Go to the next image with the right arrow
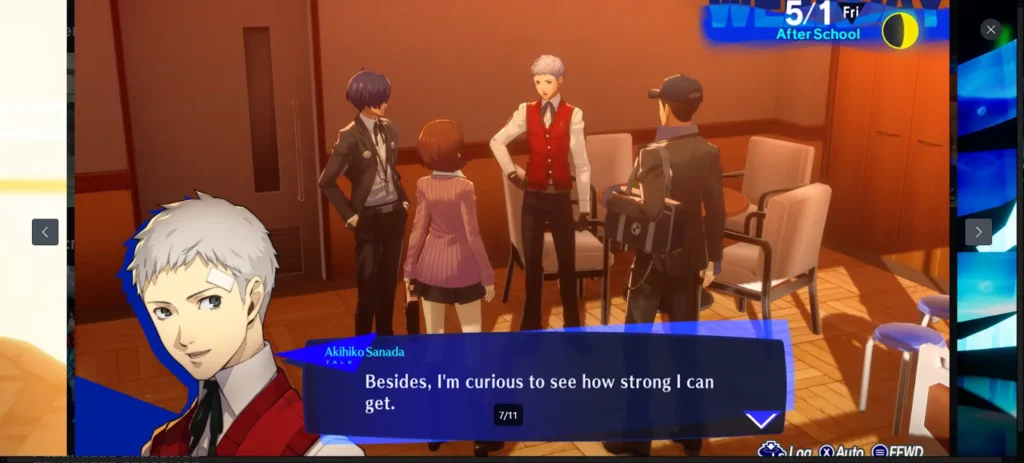The width and height of the screenshot is (1024, 463). (978, 232)
